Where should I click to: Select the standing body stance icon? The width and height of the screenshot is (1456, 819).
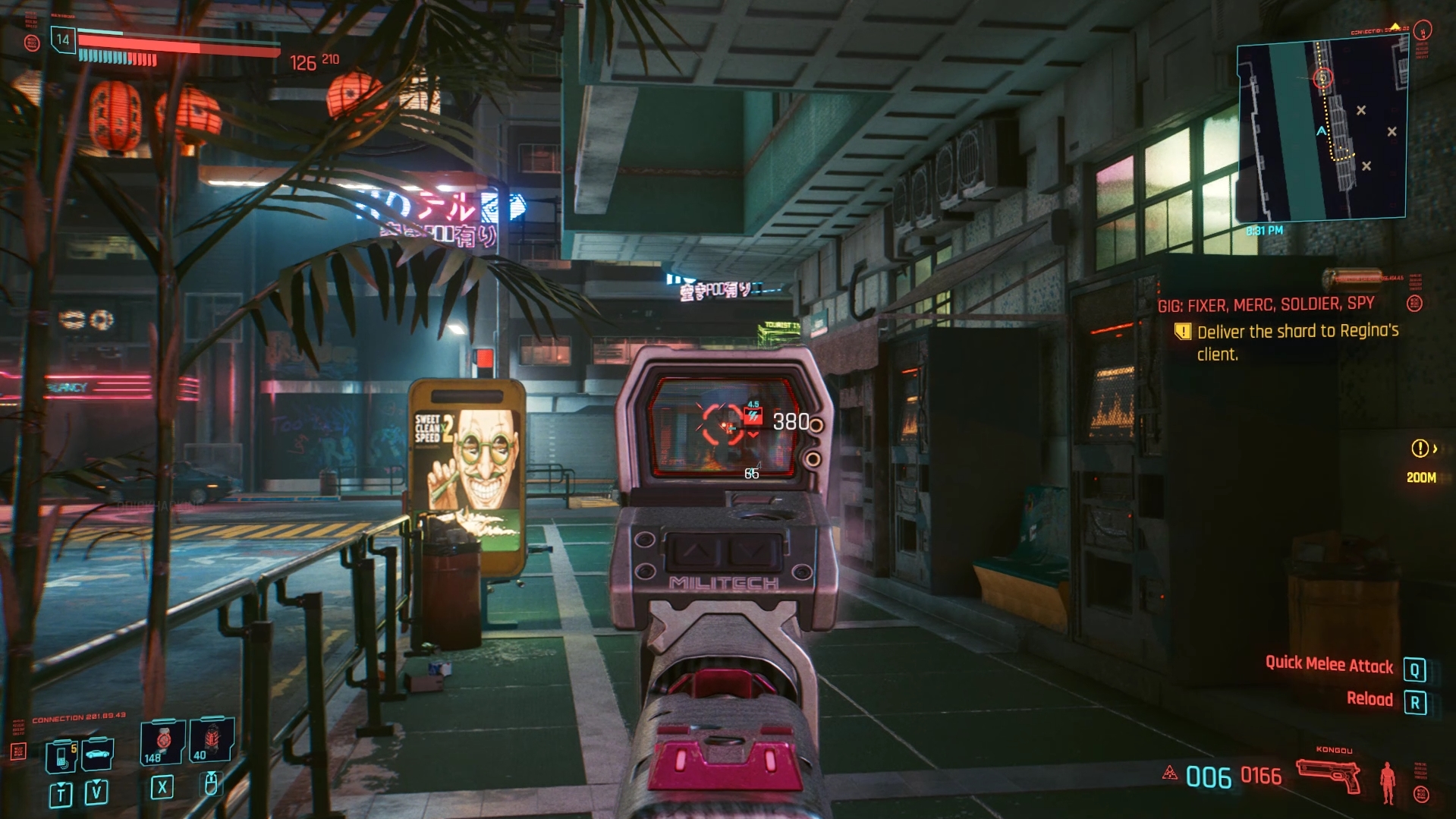pyautogui.click(x=1388, y=782)
